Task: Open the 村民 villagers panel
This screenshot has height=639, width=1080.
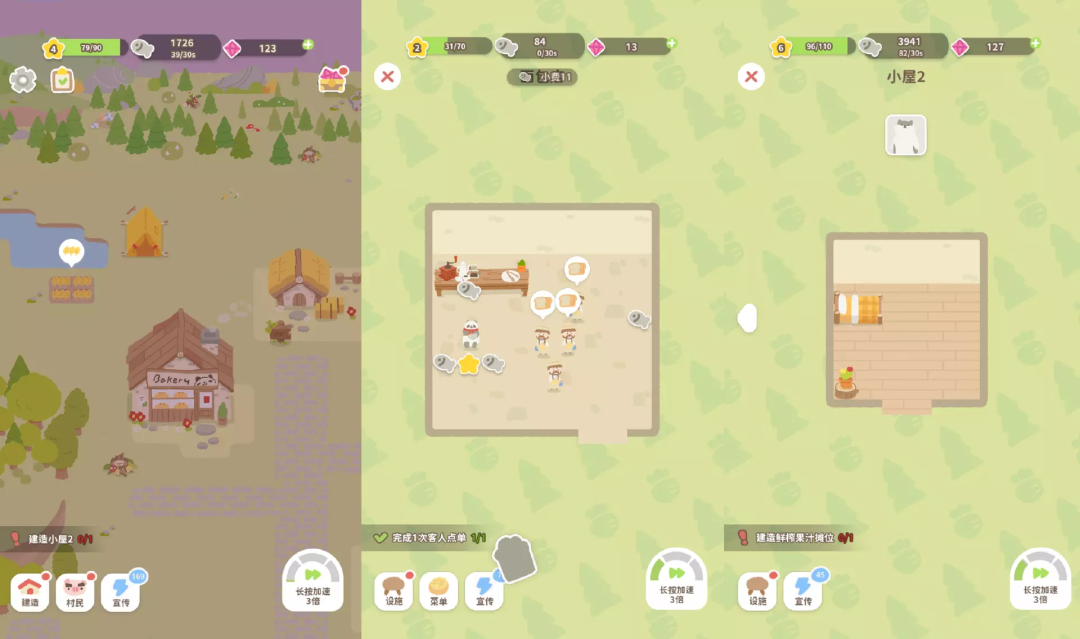Action: [75, 592]
